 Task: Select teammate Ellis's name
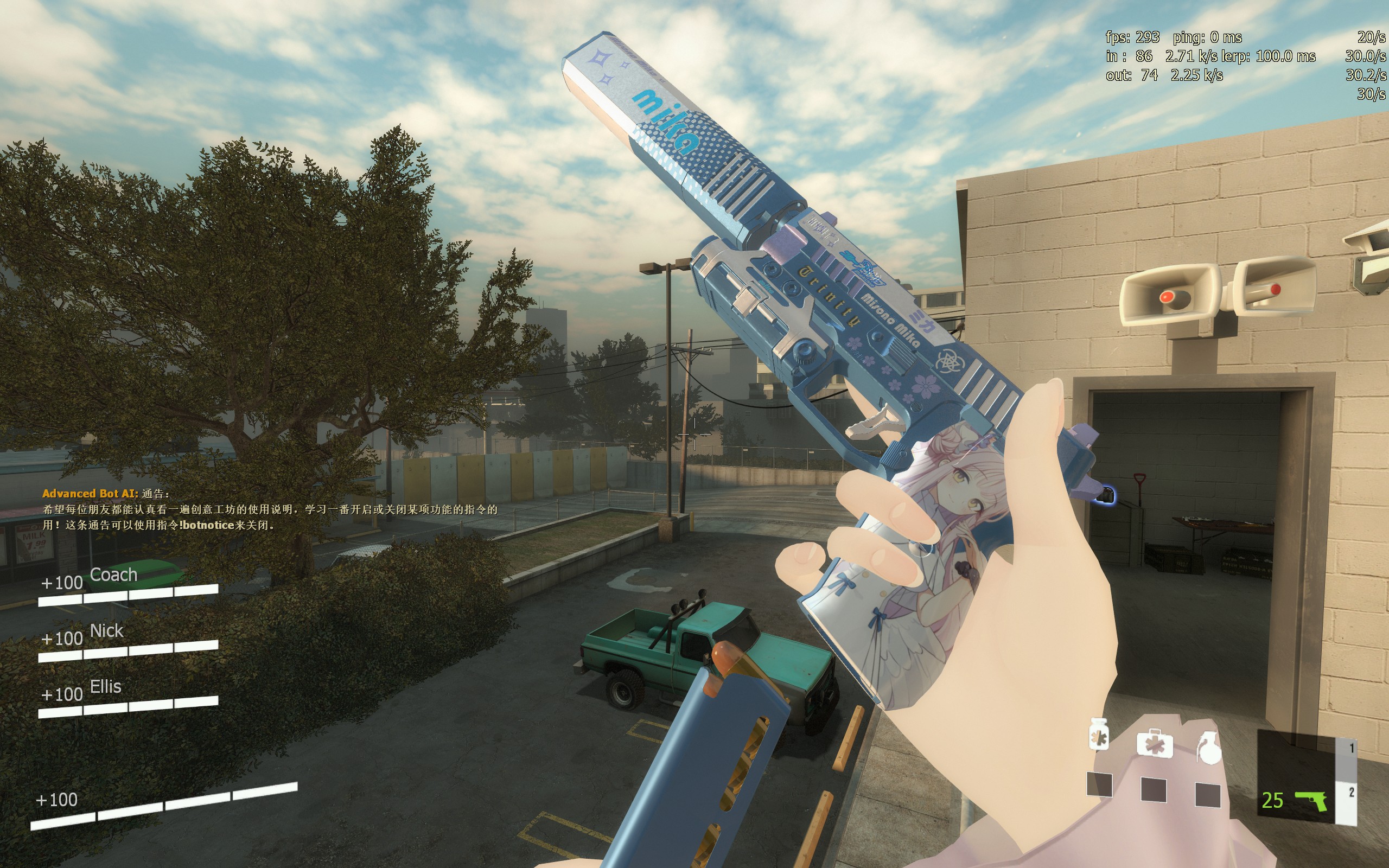106,687
